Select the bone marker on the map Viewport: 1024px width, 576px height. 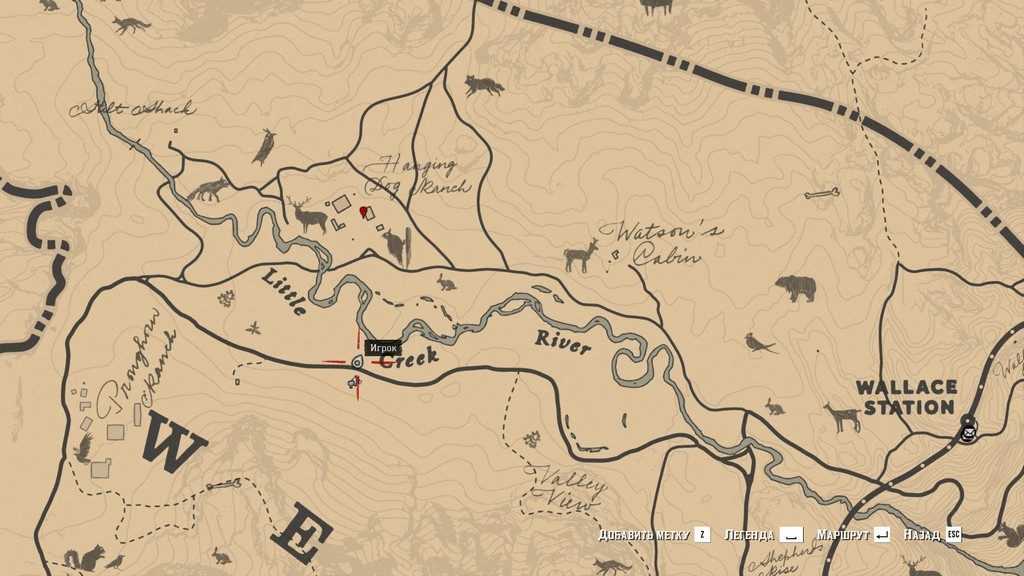tap(821, 193)
